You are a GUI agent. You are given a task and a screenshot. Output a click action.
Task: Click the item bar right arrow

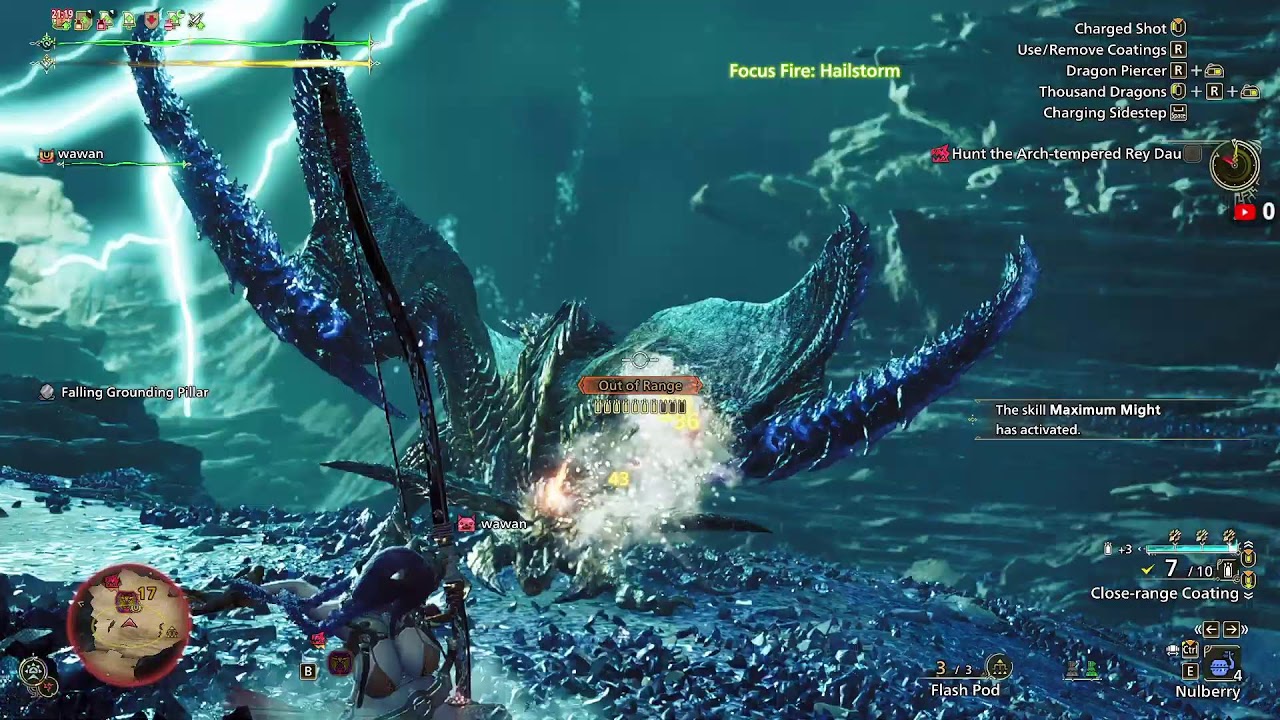1231,629
